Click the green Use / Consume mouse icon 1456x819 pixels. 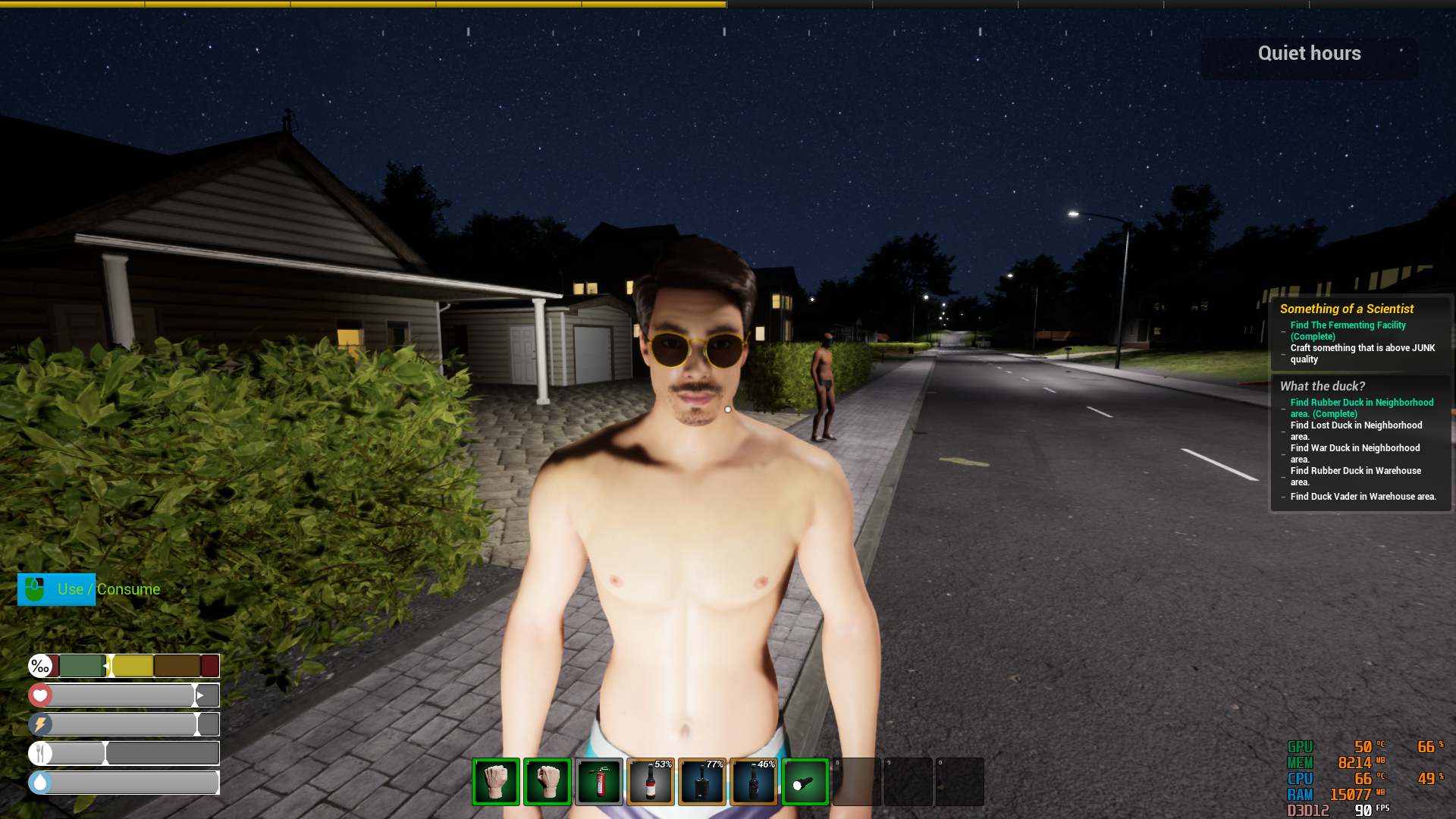tap(35, 589)
